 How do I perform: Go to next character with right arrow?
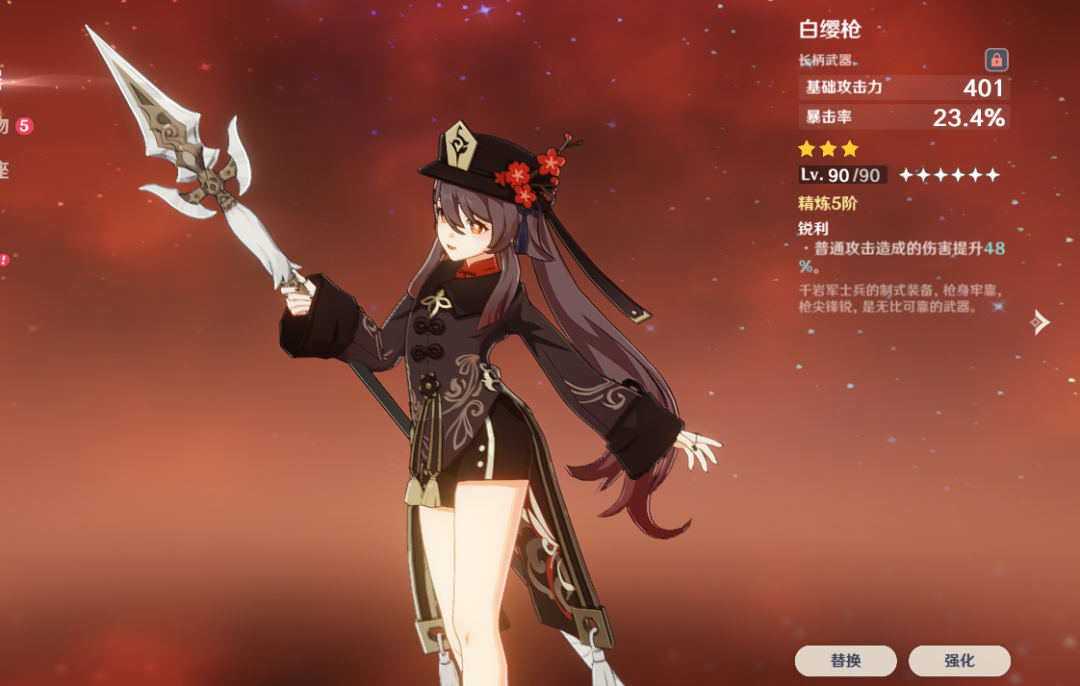coord(1041,322)
